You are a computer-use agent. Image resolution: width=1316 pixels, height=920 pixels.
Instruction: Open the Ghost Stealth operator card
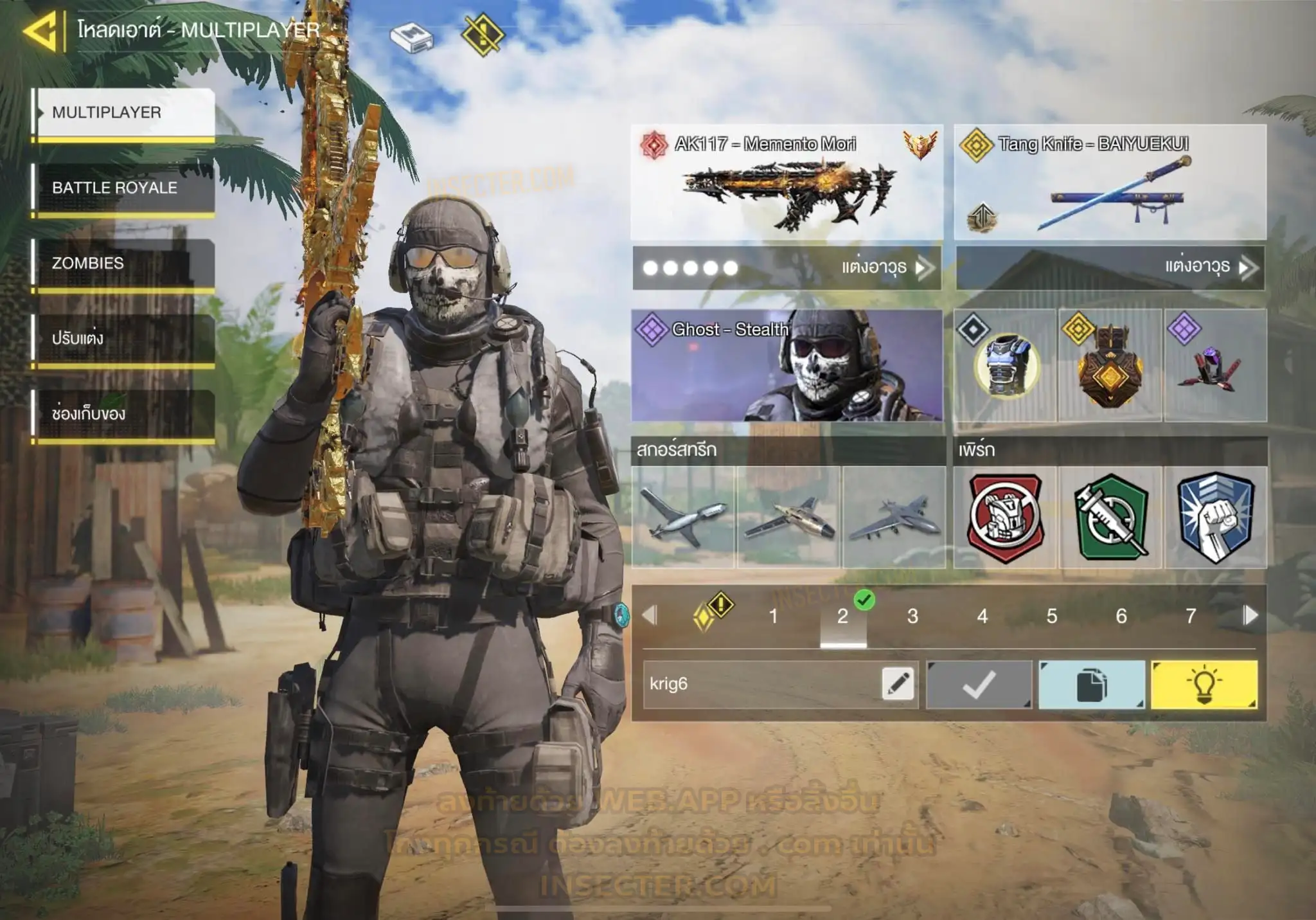tap(787, 365)
